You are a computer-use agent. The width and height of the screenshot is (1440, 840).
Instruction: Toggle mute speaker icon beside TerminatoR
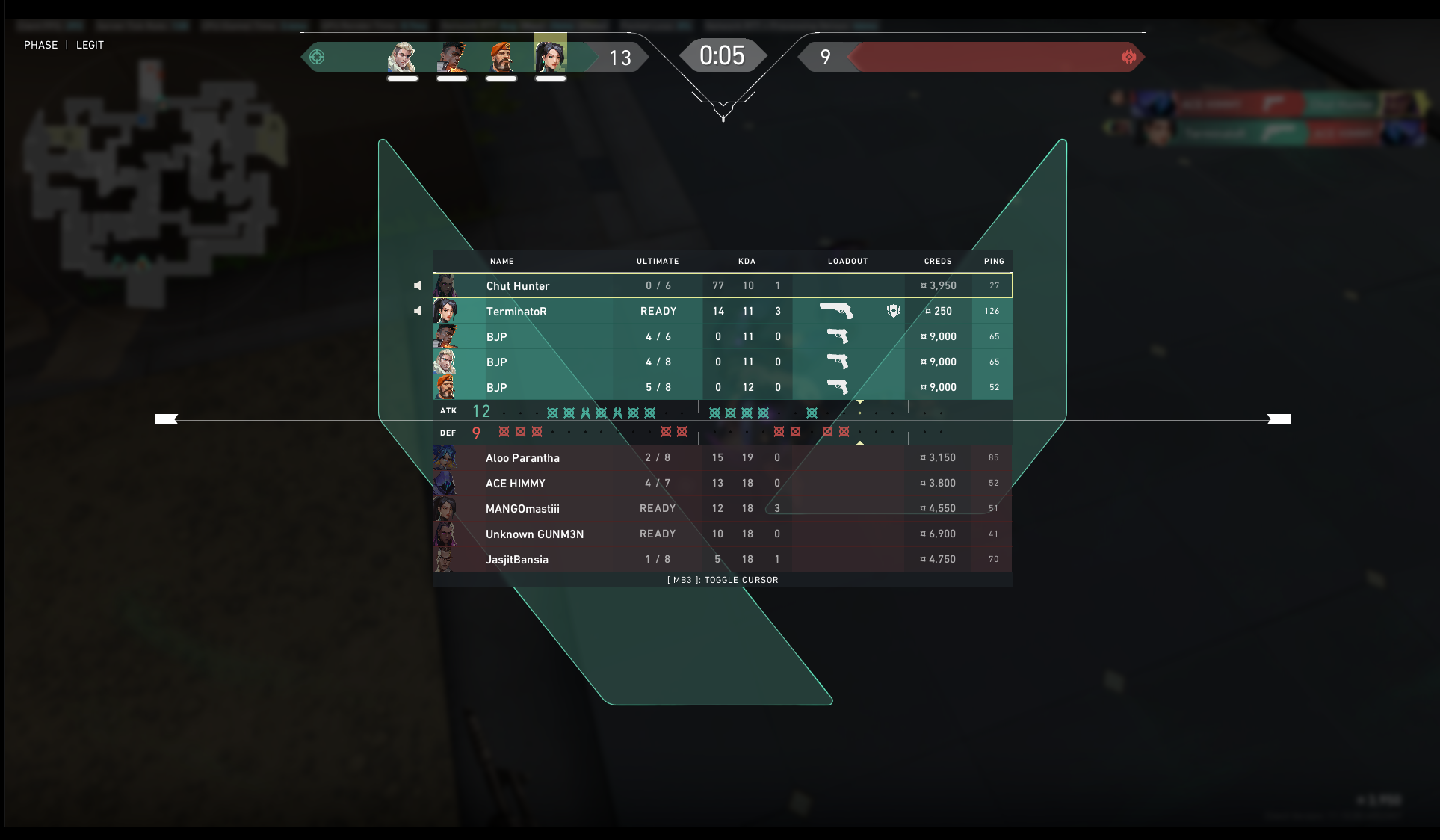click(x=418, y=311)
